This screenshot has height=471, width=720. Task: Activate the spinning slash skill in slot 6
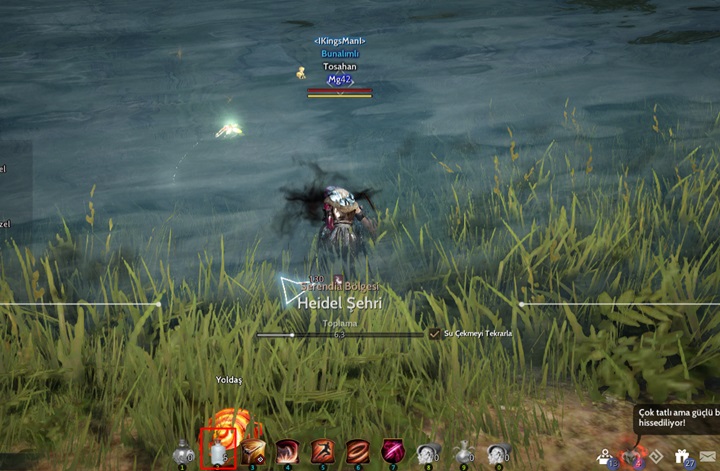tap(358, 452)
